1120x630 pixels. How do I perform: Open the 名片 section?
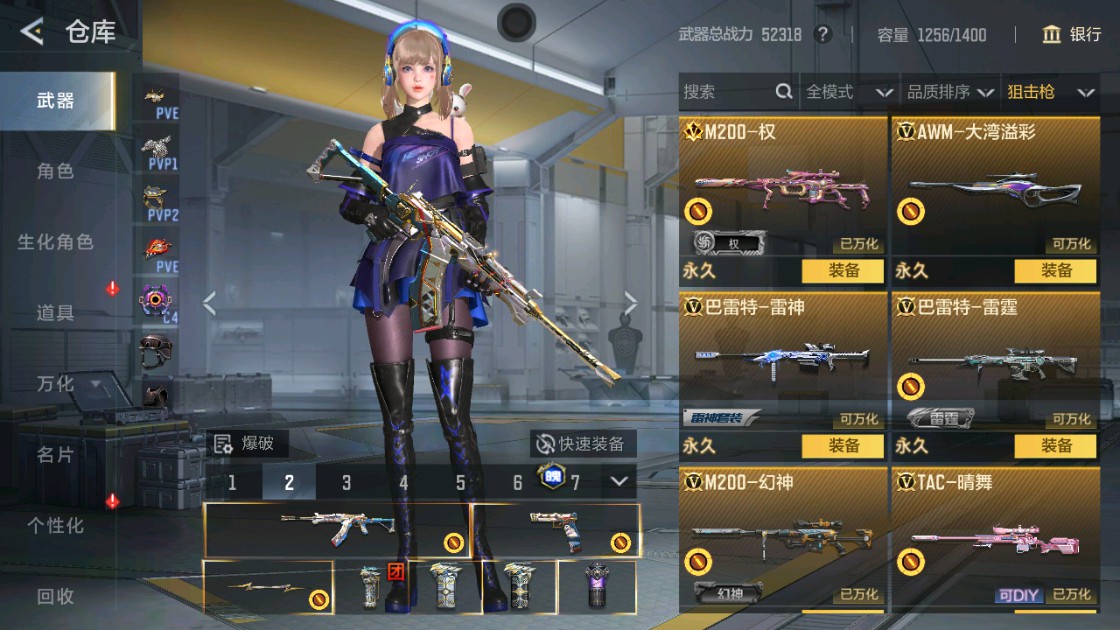(55, 454)
